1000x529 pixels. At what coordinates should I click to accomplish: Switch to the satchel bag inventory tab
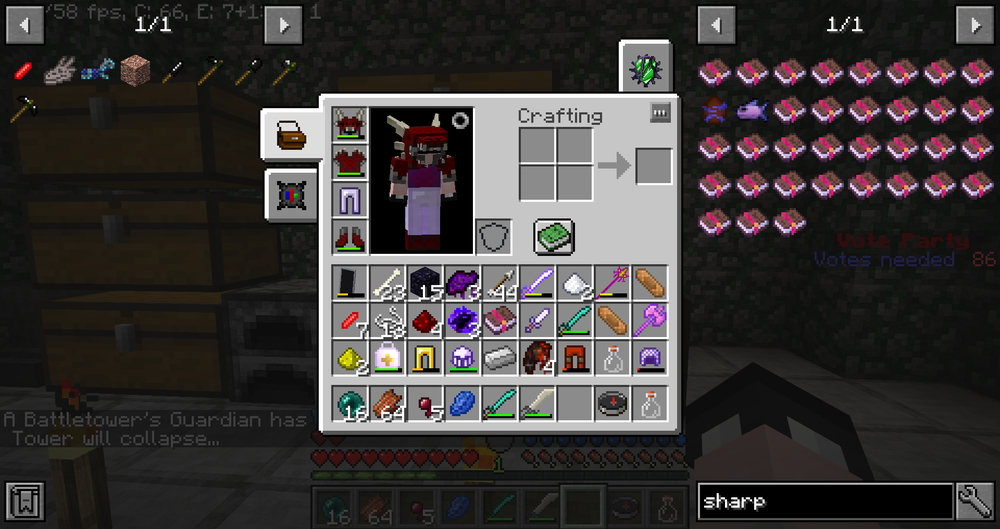pyautogui.click(x=291, y=135)
